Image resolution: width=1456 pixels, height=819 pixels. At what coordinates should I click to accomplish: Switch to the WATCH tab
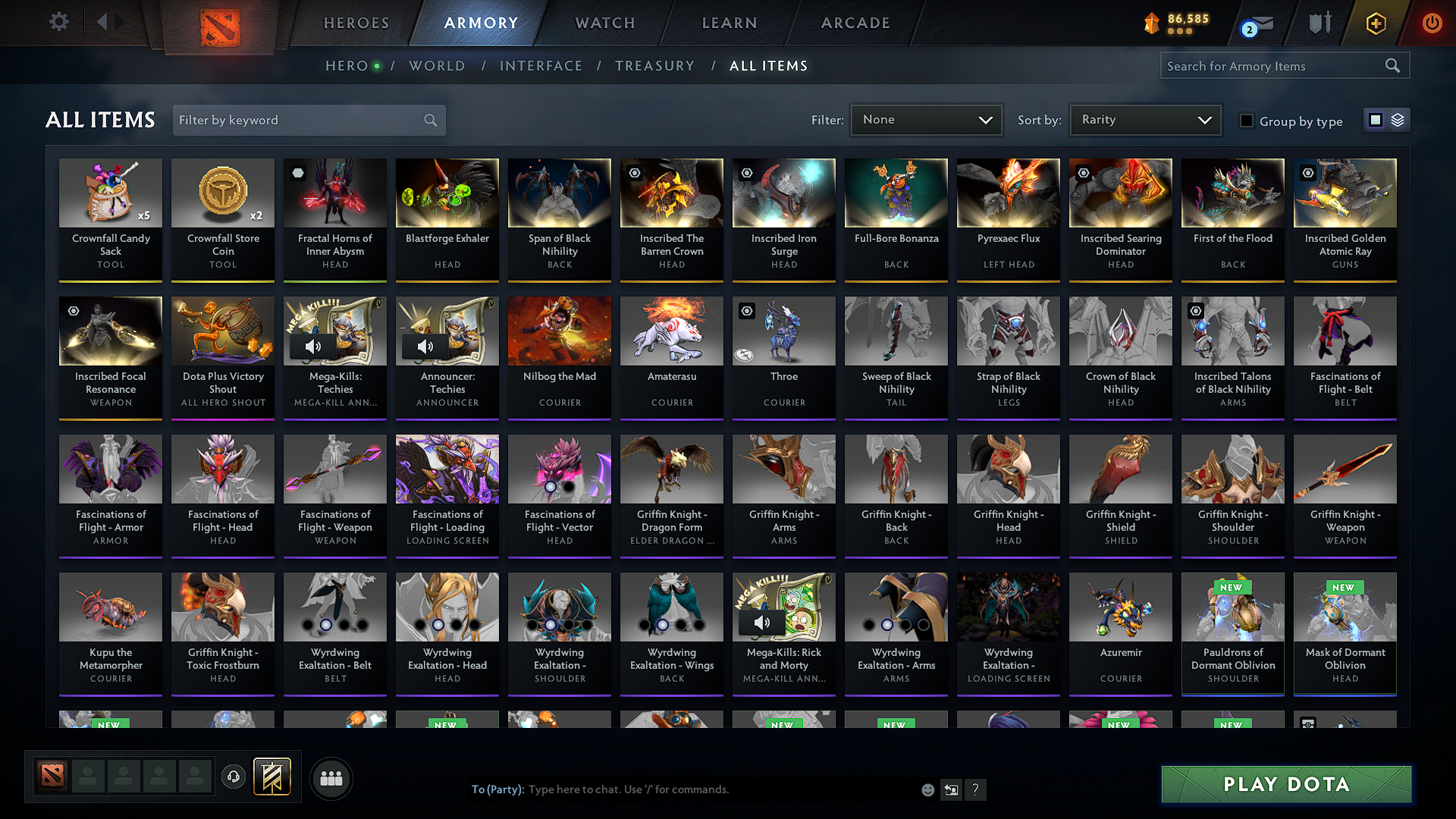click(x=604, y=23)
